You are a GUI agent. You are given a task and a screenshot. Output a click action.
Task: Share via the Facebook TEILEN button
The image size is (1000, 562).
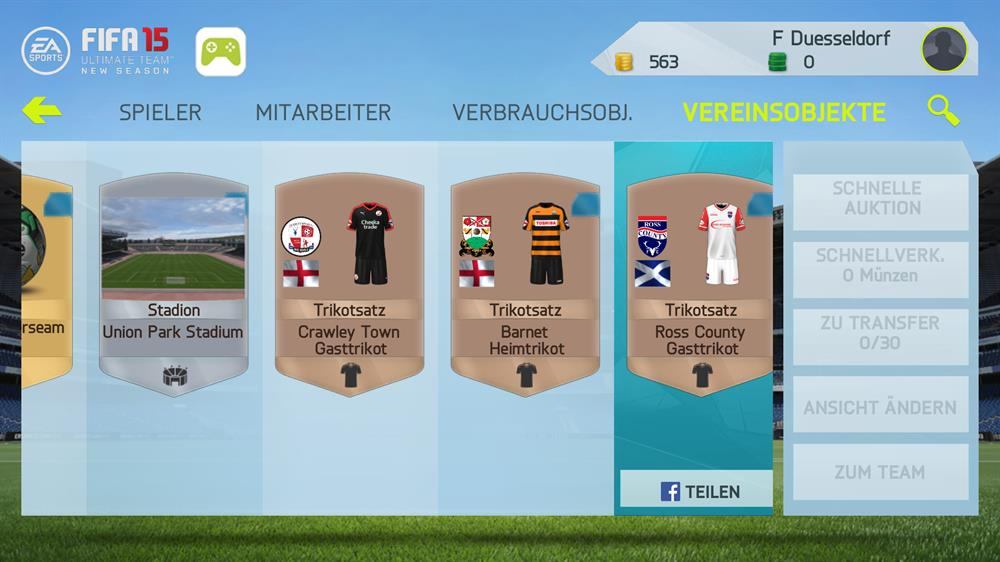pos(699,491)
